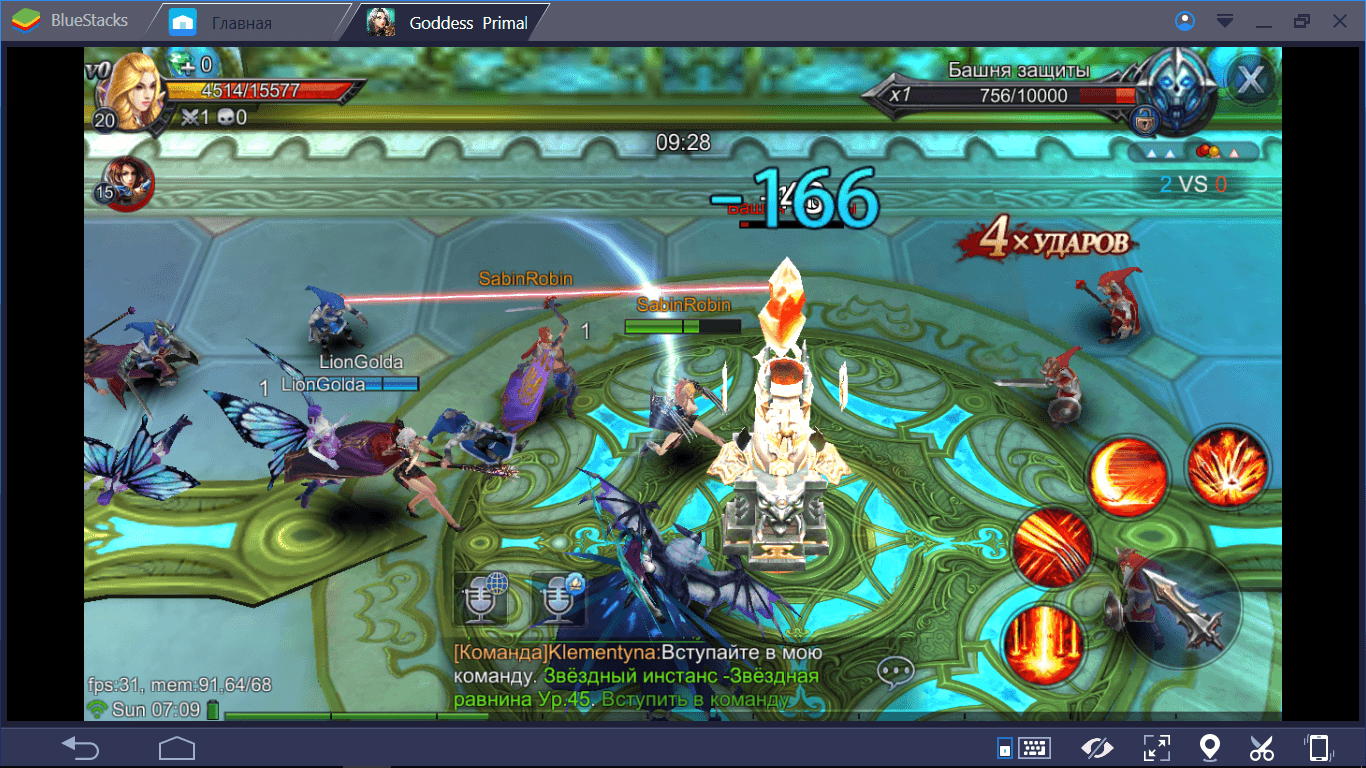
Task: Click the green gem plus icon
Action: 183,64
